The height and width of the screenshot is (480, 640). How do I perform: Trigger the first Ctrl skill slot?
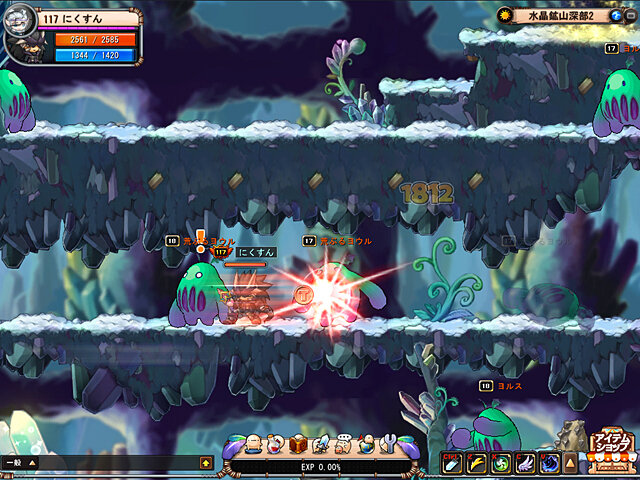[452, 463]
